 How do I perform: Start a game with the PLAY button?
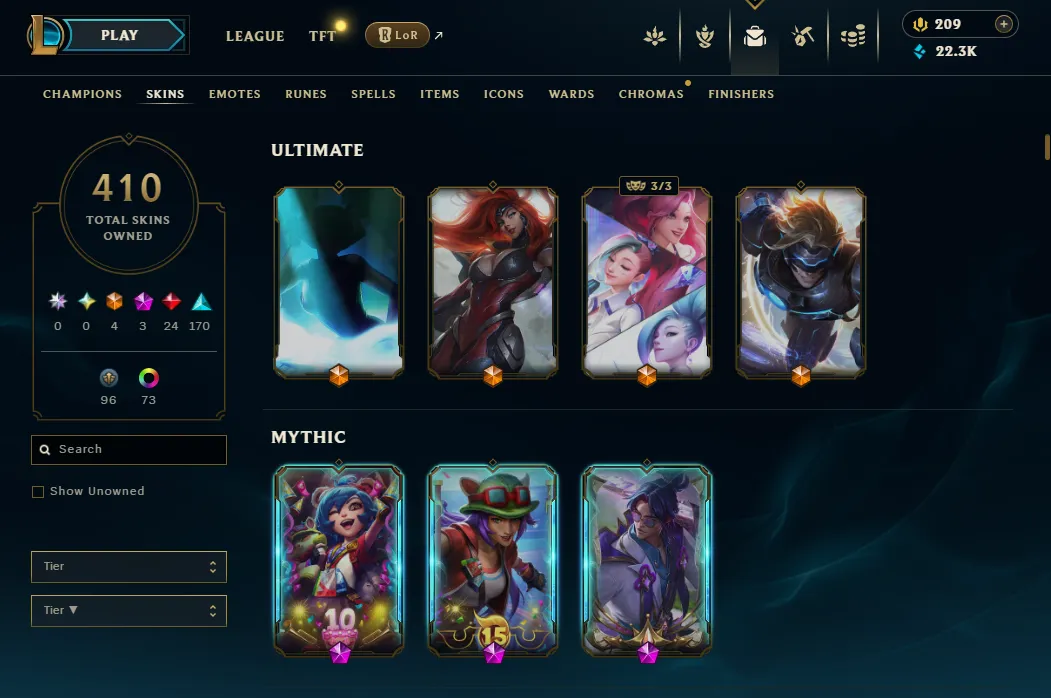[121, 35]
